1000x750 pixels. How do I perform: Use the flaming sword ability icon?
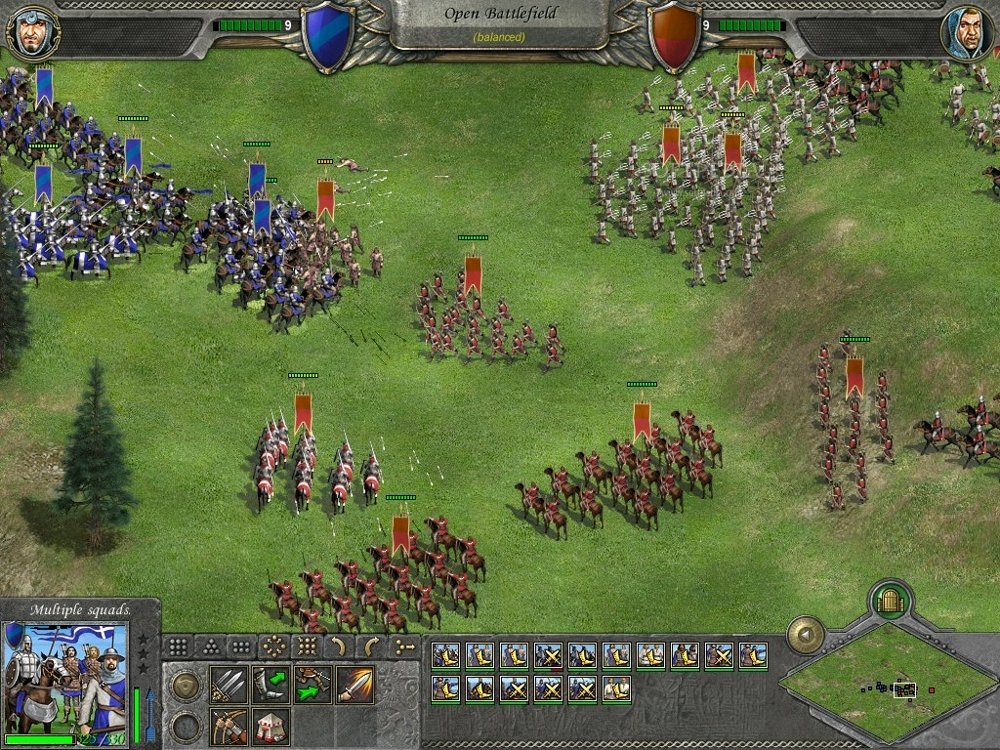pyautogui.click(x=355, y=685)
